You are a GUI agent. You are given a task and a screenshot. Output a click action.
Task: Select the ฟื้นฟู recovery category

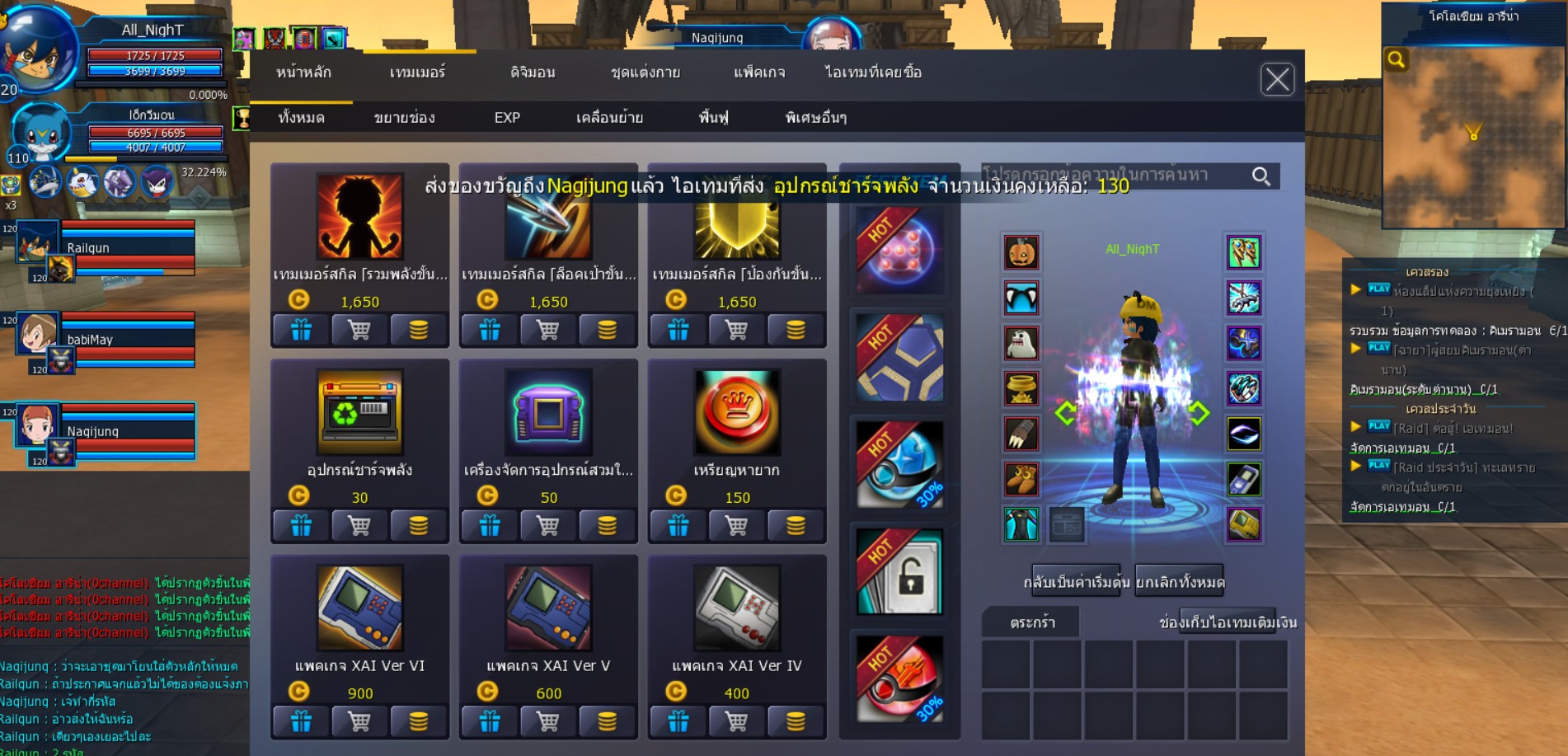(x=713, y=118)
